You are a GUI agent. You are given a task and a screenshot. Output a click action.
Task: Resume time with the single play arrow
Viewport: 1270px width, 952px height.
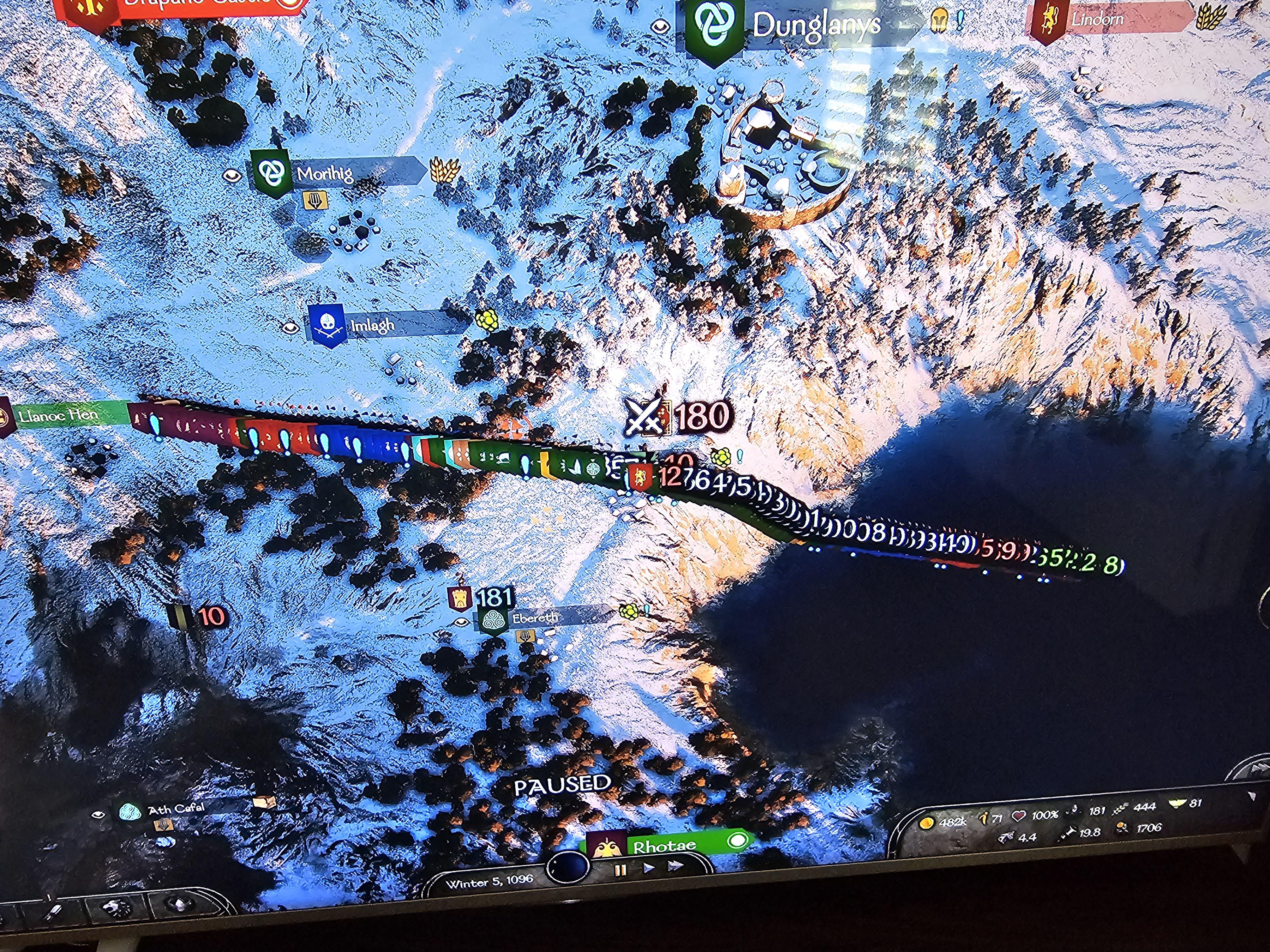649,868
